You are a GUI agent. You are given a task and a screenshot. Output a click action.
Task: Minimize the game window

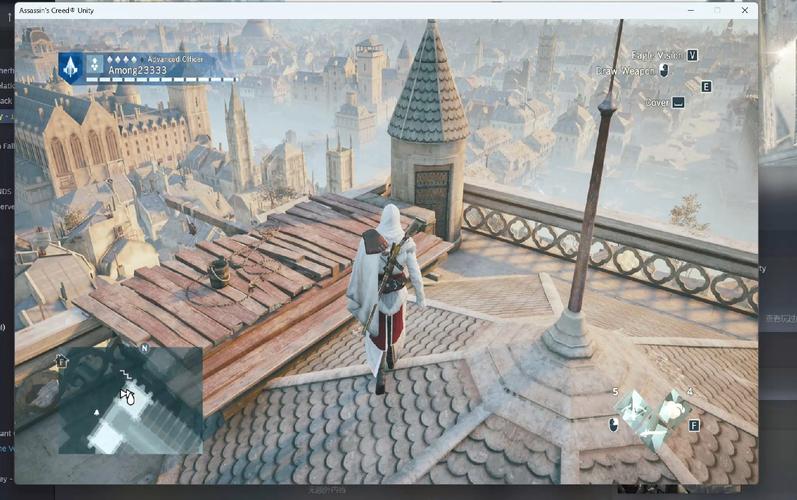tap(689, 10)
